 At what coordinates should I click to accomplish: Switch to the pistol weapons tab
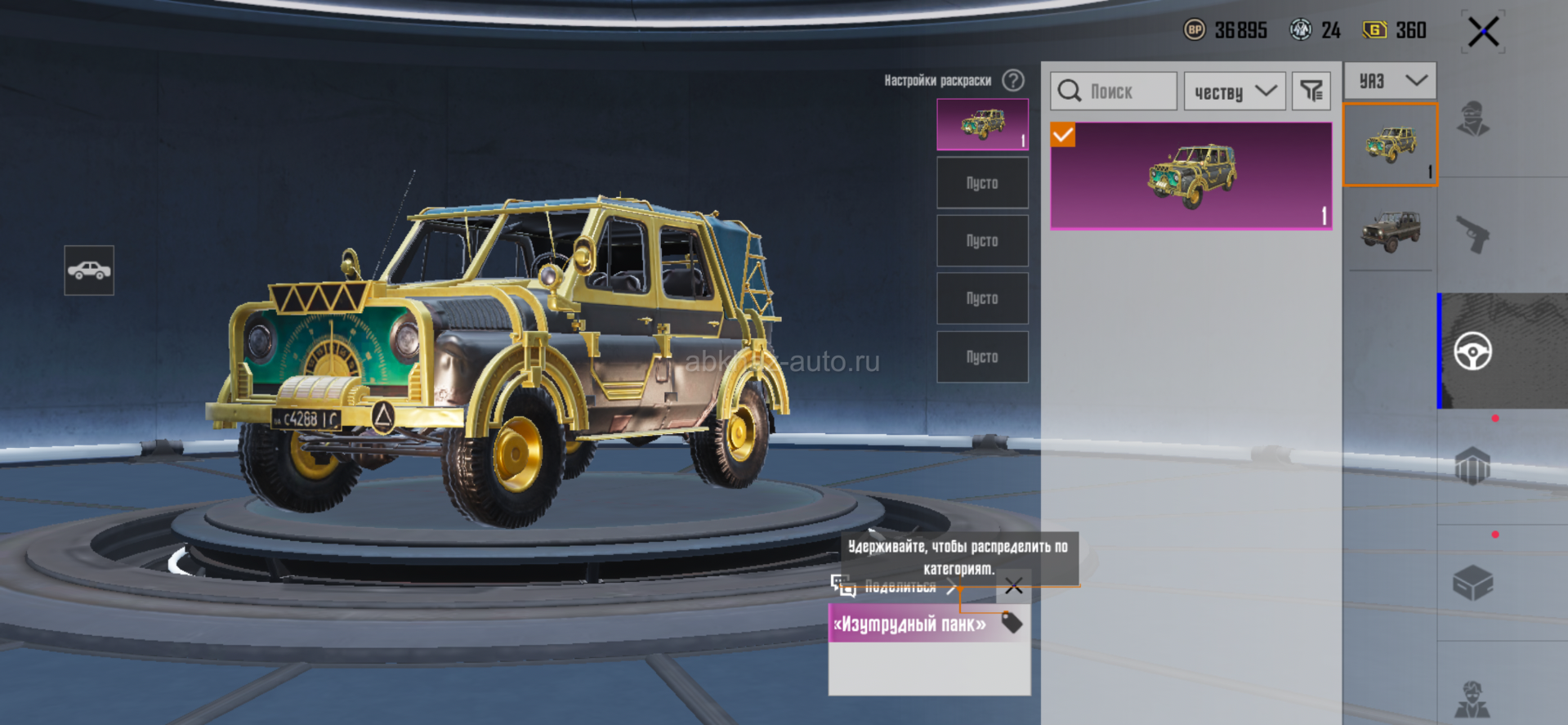tap(1472, 235)
